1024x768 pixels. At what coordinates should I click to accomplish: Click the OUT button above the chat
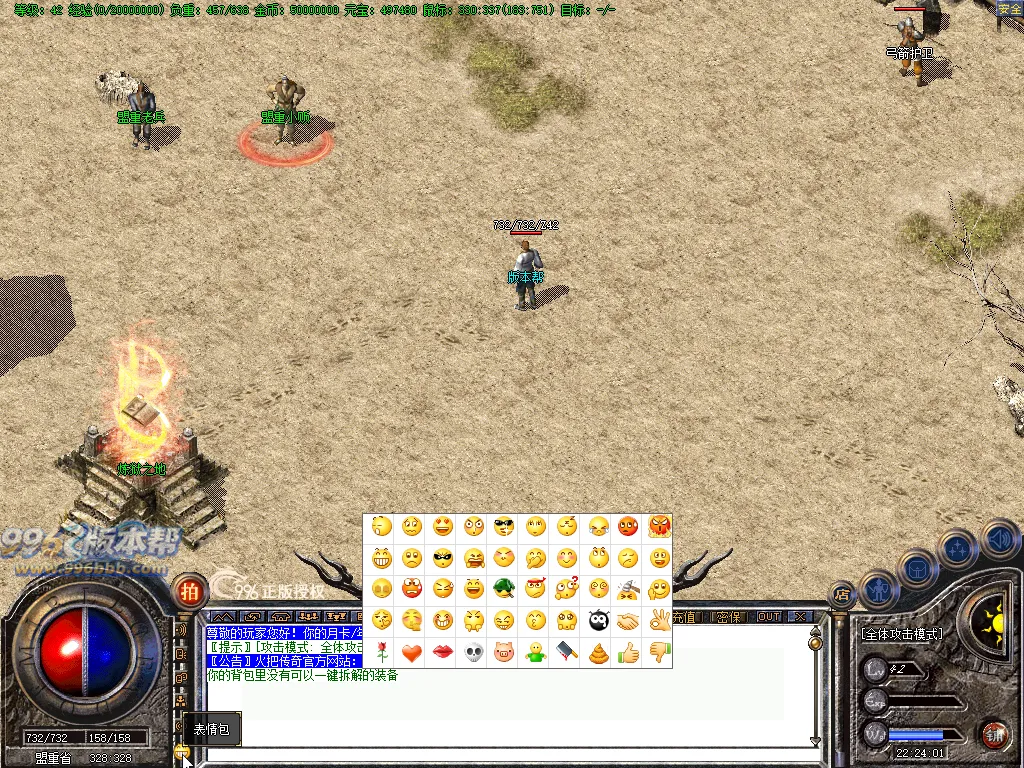pos(769,616)
